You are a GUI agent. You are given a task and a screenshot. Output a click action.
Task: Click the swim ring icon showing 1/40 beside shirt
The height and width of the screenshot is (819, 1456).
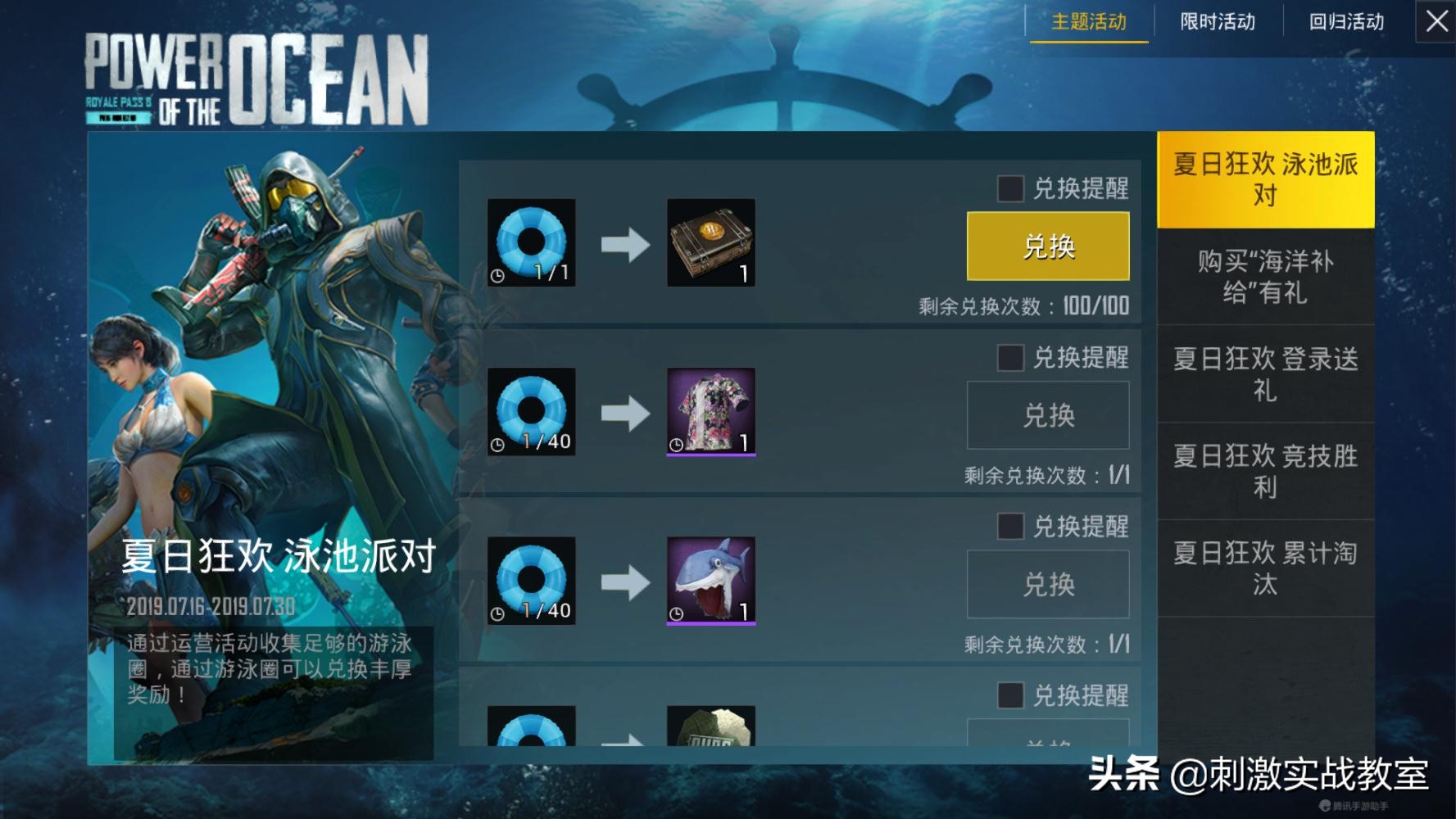point(530,411)
